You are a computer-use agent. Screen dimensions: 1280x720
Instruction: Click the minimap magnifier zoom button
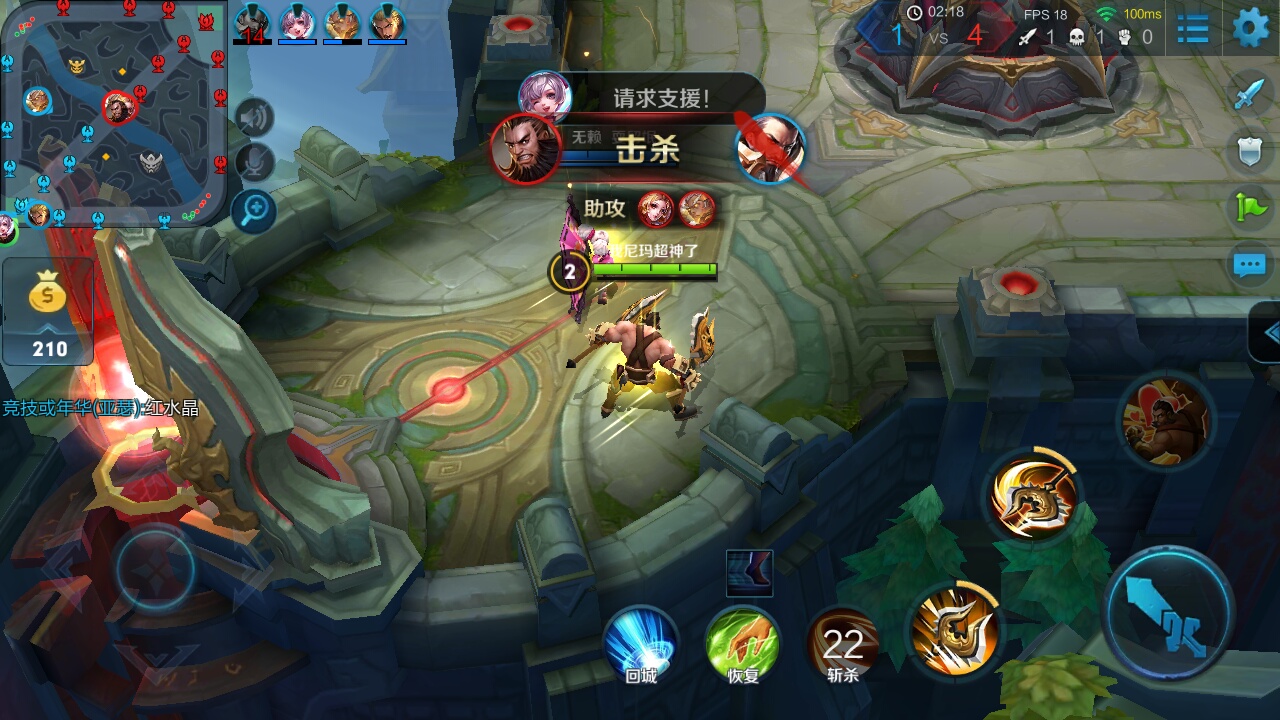pos(254,210)
